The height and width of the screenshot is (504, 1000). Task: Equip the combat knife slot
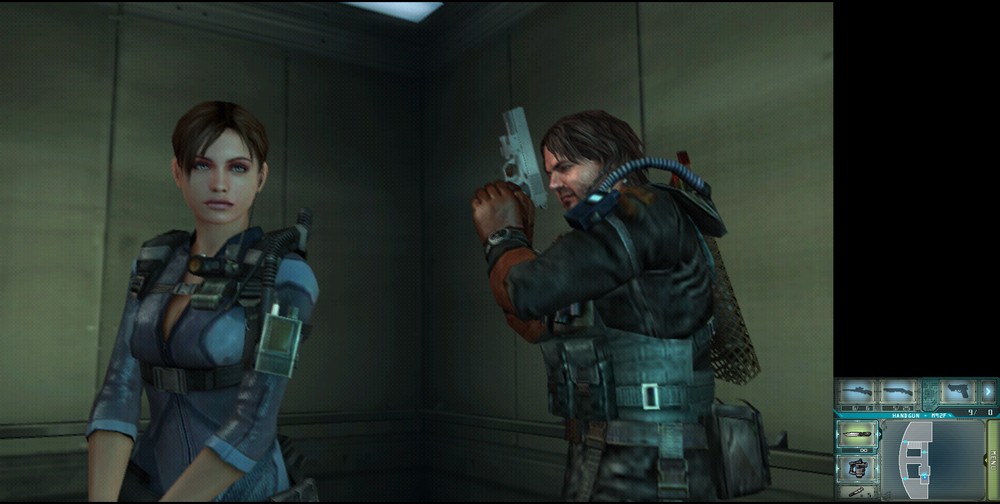tap(857, 436)
